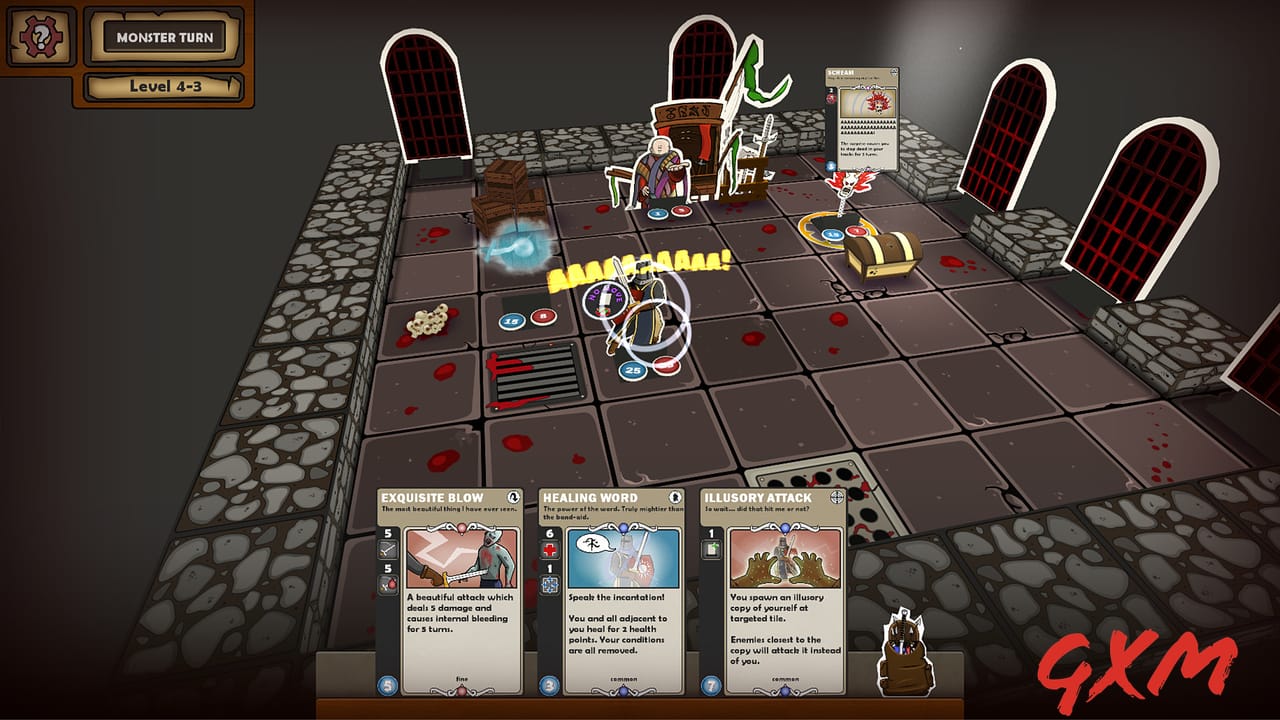Click the bleeding-drop icon on Exquisite Blow
Screen dimensions: 1280x720
pos(386,582)
